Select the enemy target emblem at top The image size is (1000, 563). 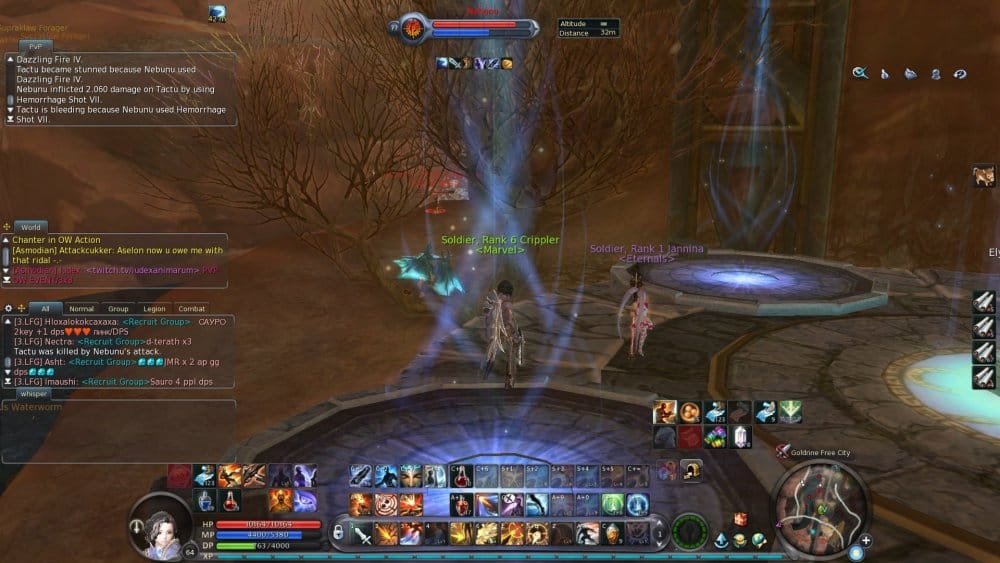click(411, 29)
